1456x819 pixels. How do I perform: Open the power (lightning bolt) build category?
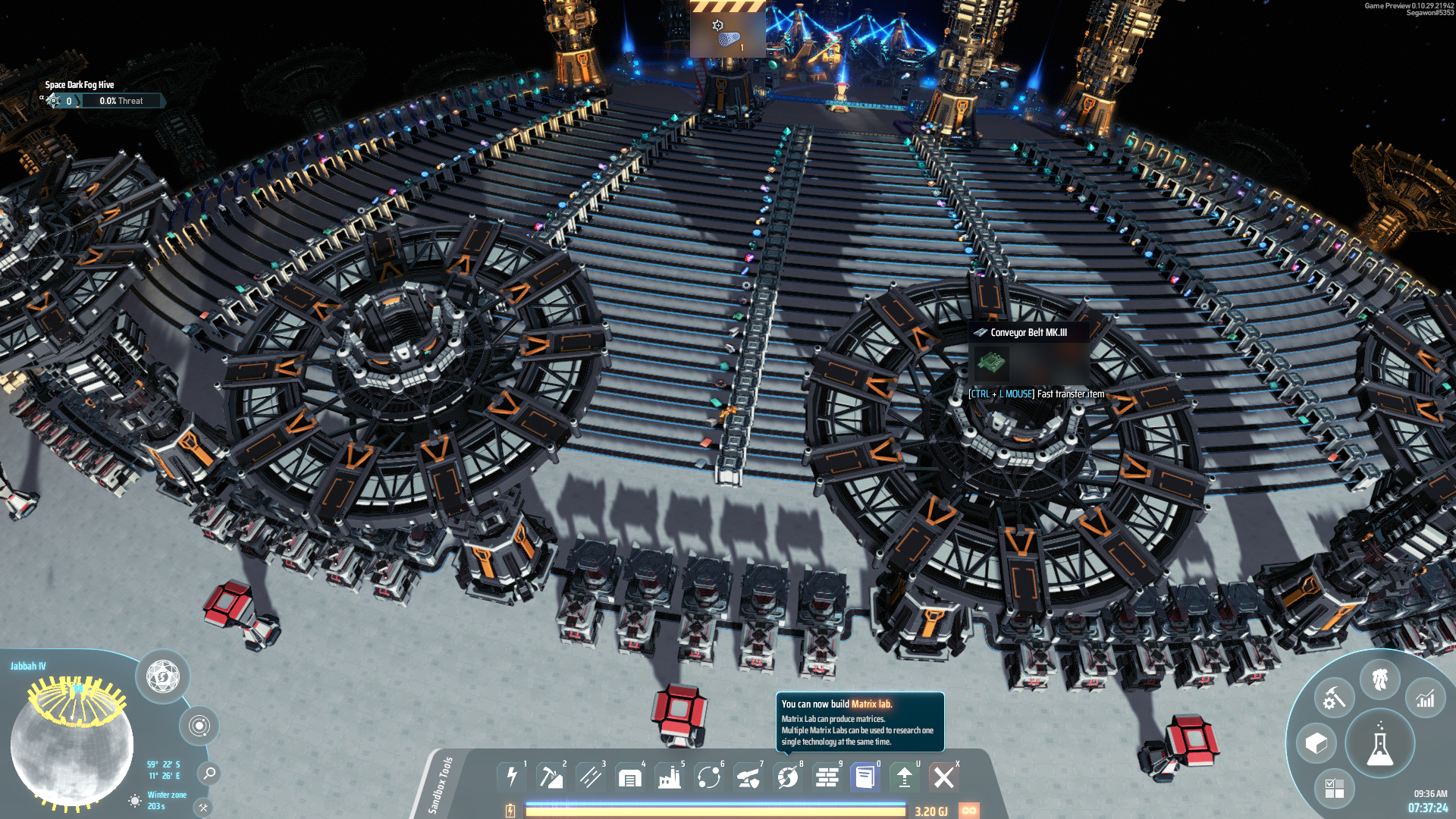[x=512, y=777]
